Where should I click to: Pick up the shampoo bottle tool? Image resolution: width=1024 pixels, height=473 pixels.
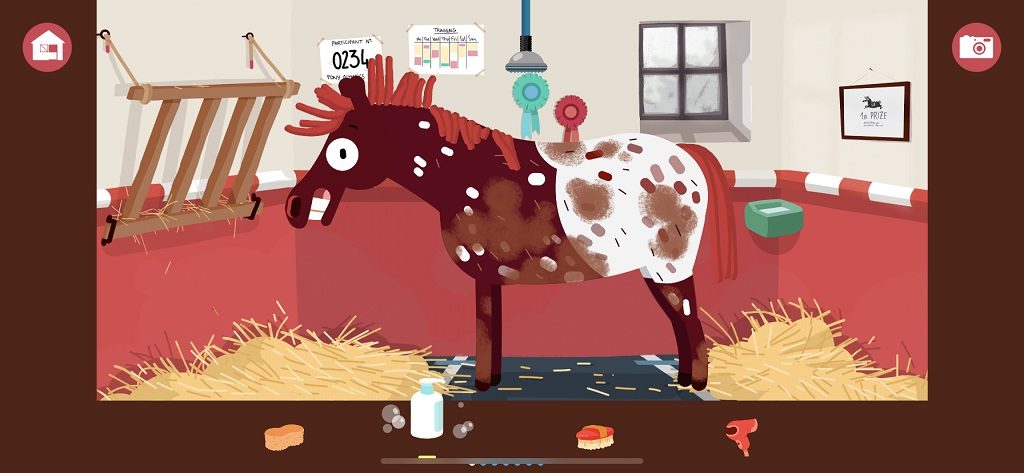427,410
